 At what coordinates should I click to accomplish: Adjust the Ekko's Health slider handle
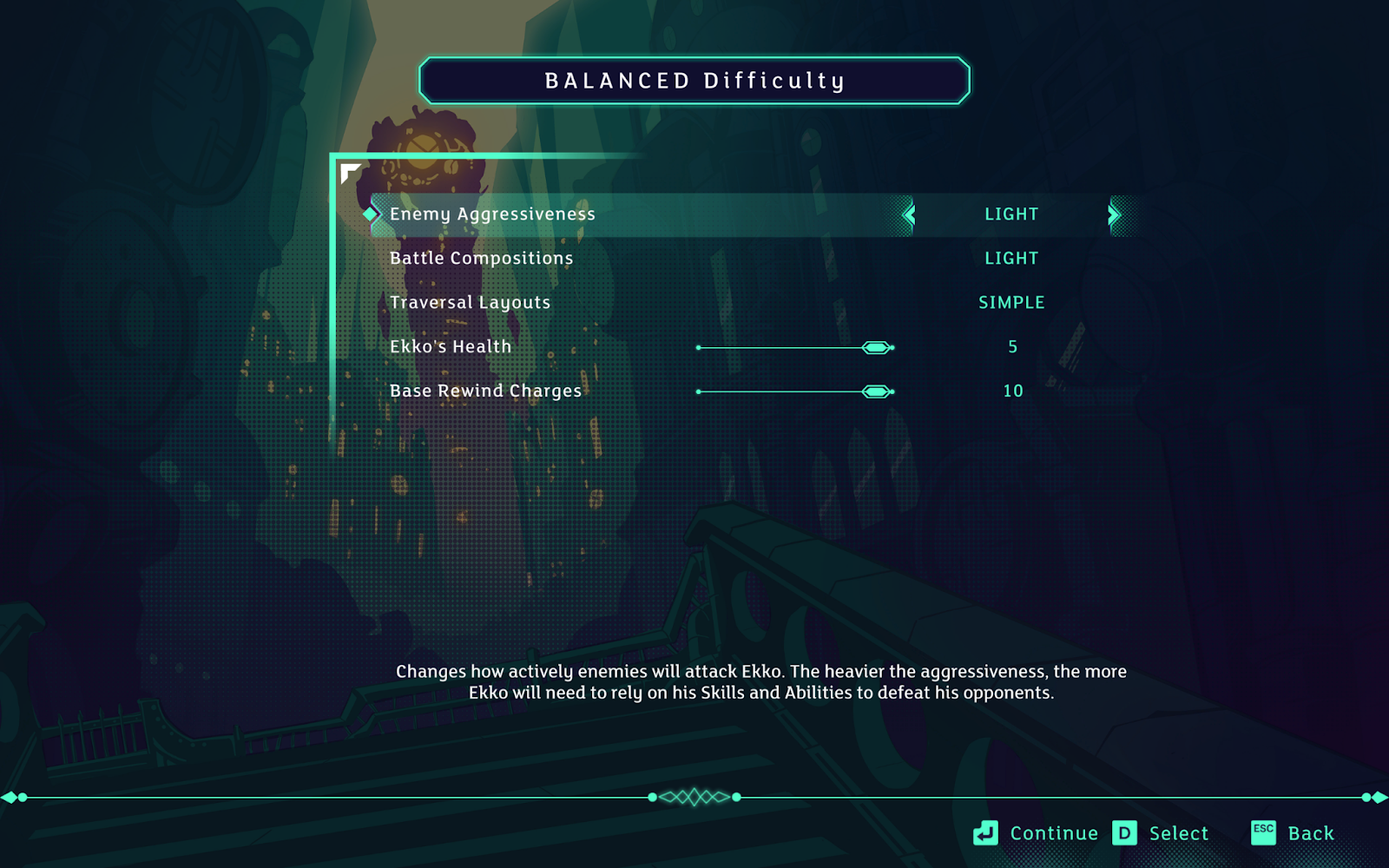pos(876,348)
